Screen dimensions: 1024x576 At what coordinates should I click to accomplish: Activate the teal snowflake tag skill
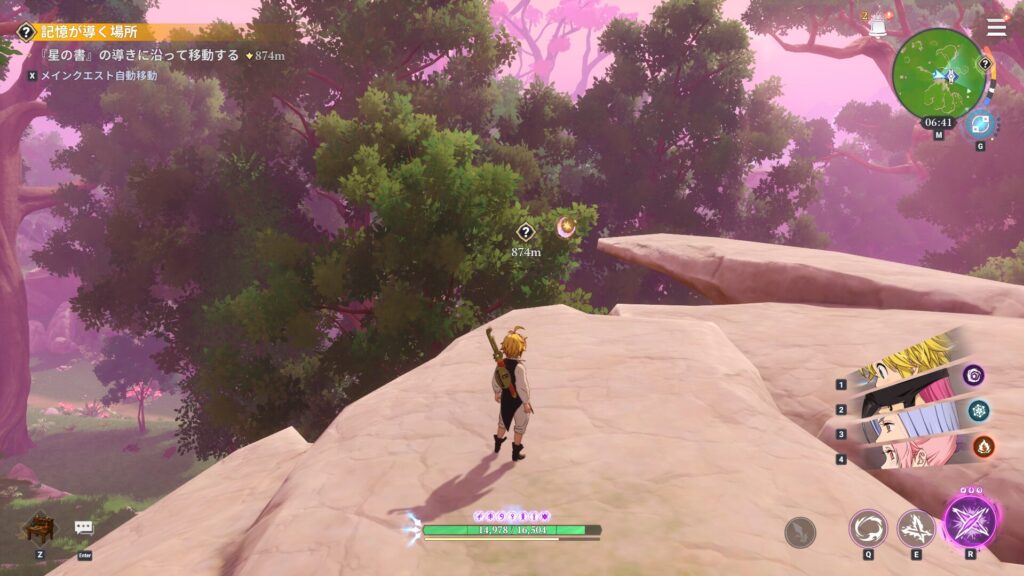tap(978, 410)
